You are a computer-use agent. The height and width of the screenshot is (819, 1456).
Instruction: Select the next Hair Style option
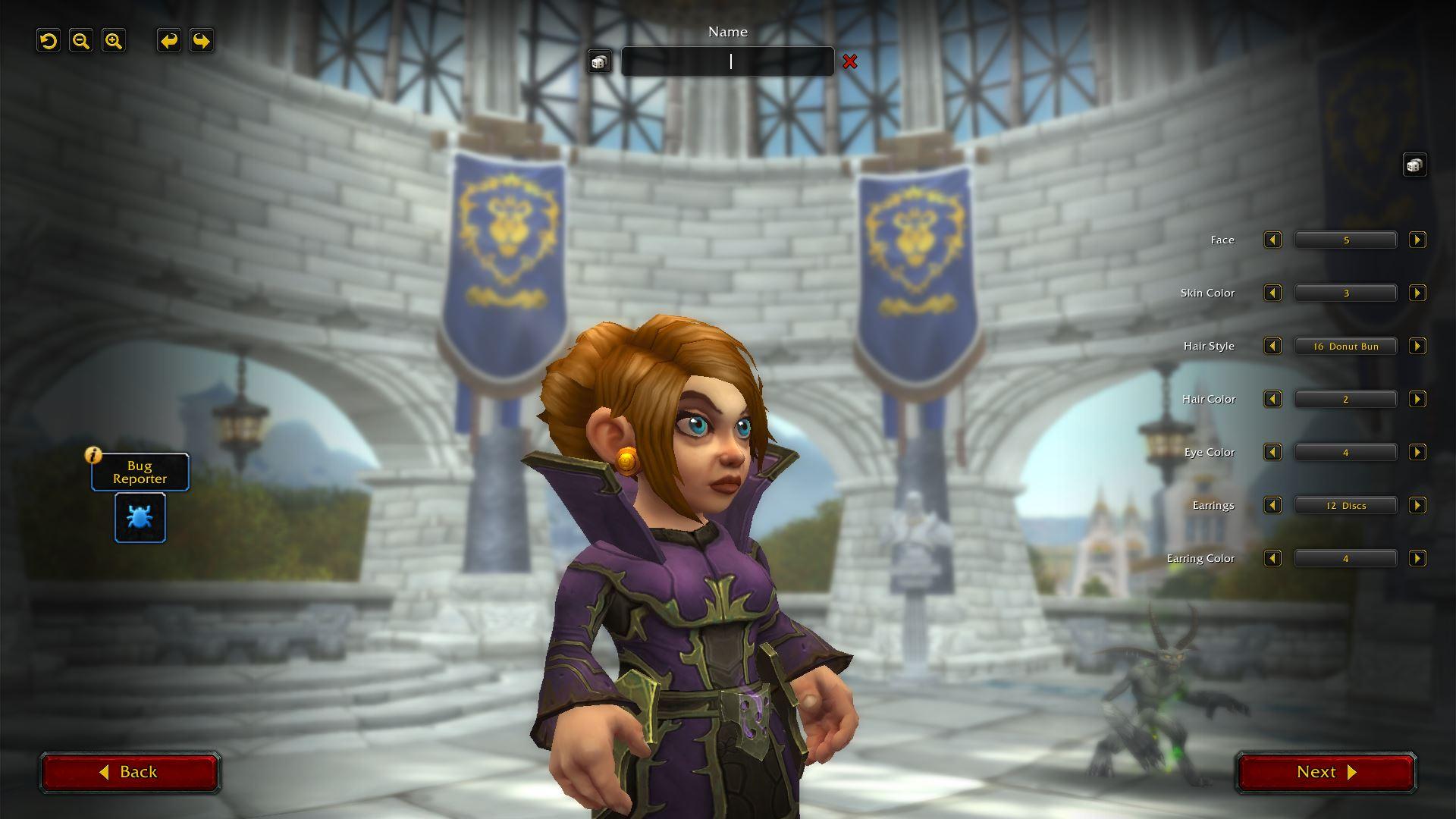pyautogui.click(x=1417, y=346)
